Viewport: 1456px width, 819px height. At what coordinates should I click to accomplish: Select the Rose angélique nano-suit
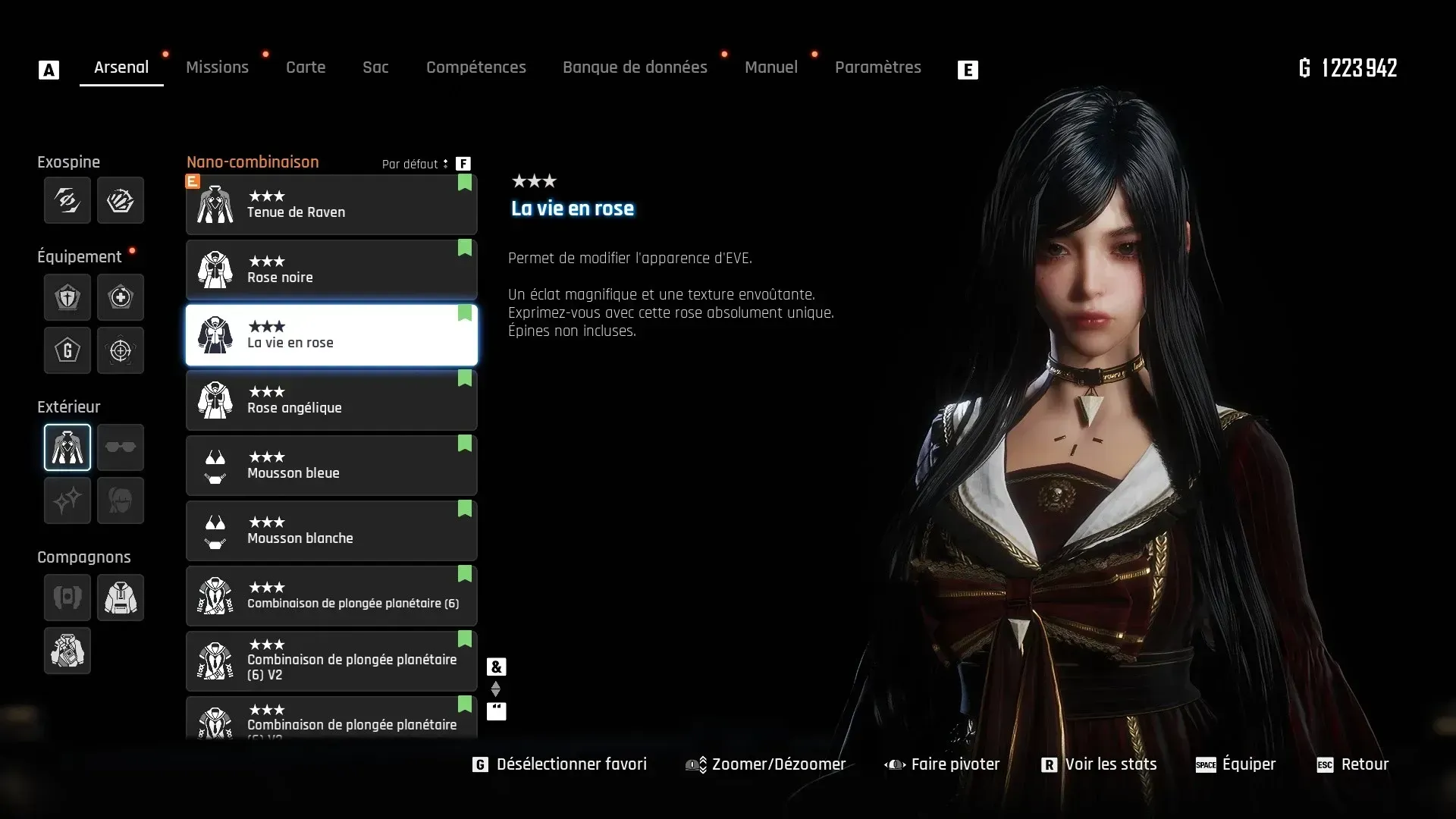tap(331, 400)
